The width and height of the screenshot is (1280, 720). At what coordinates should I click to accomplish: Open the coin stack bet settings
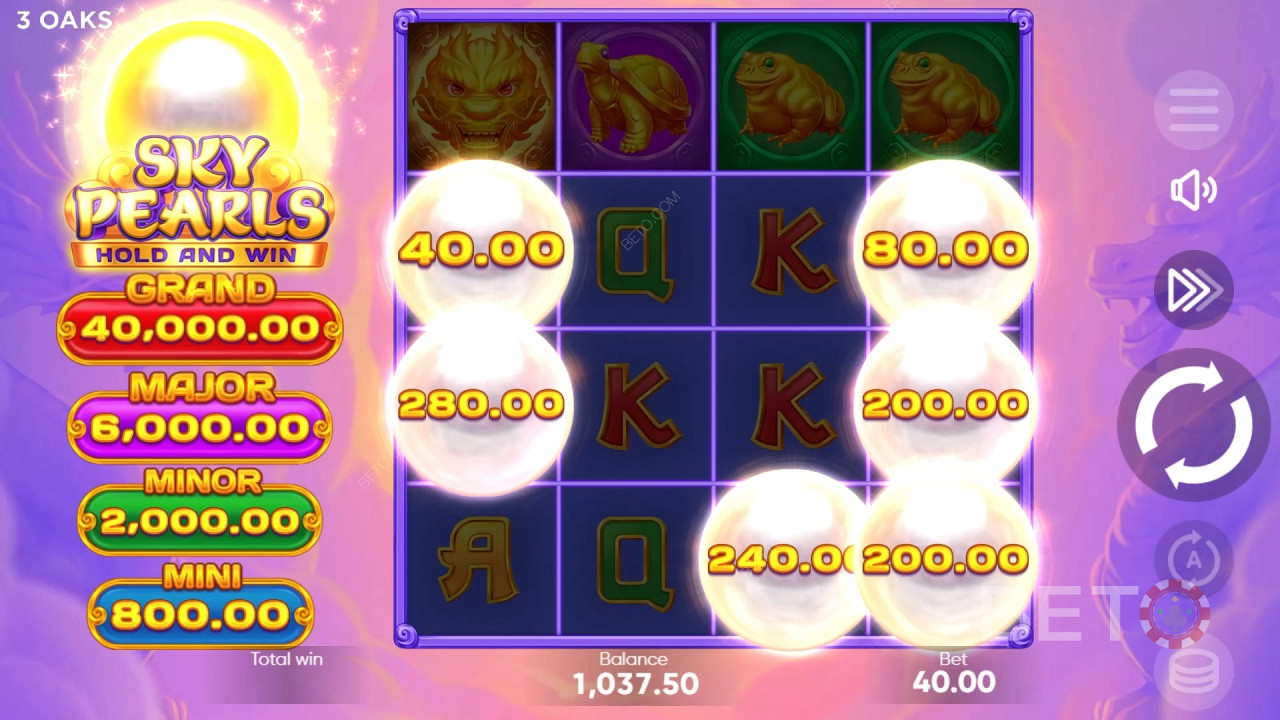click(x=1193, y=674)
